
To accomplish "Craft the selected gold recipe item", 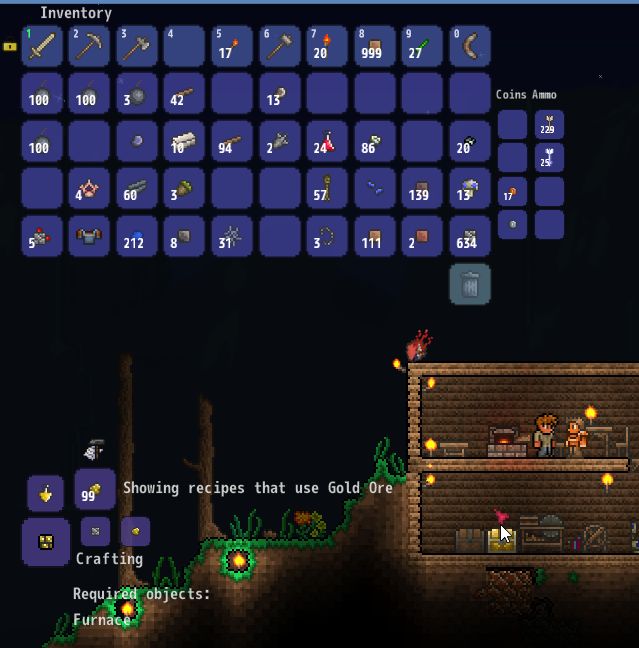I will coord(45,542).
